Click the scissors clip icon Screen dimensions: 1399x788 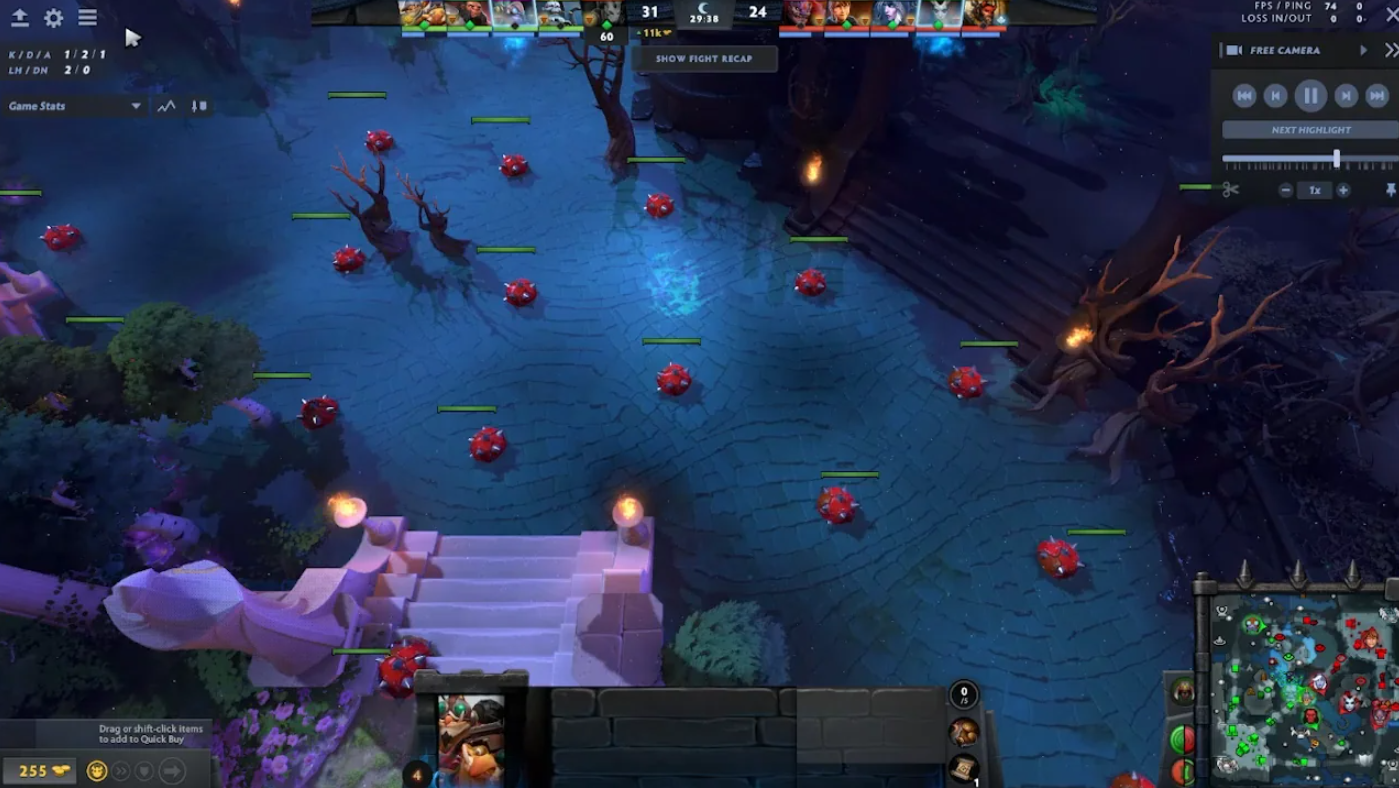pyautogui.click(x=1230, y=190)
